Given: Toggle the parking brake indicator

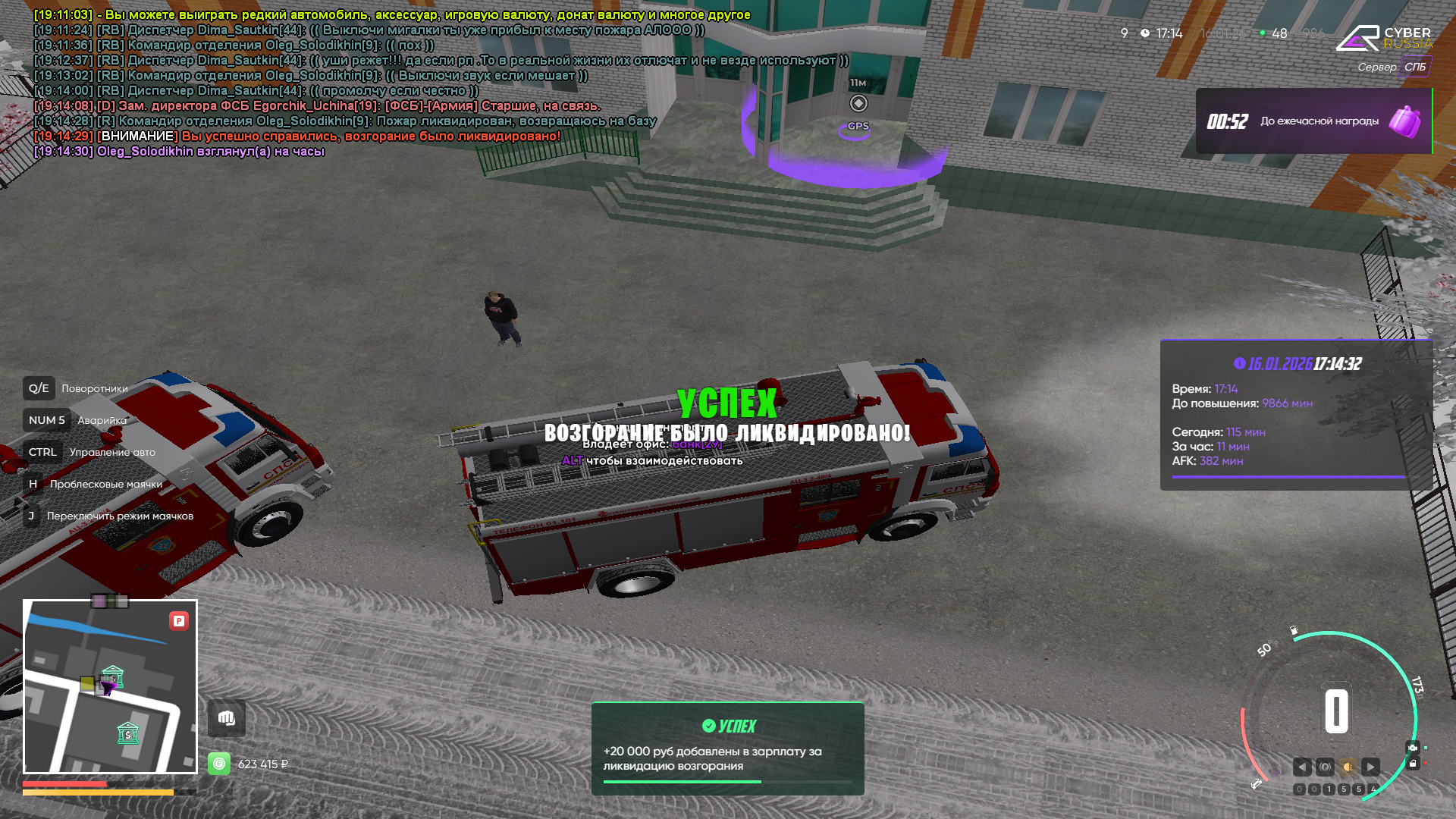Looking at the screenshot, I should 1325,767.
